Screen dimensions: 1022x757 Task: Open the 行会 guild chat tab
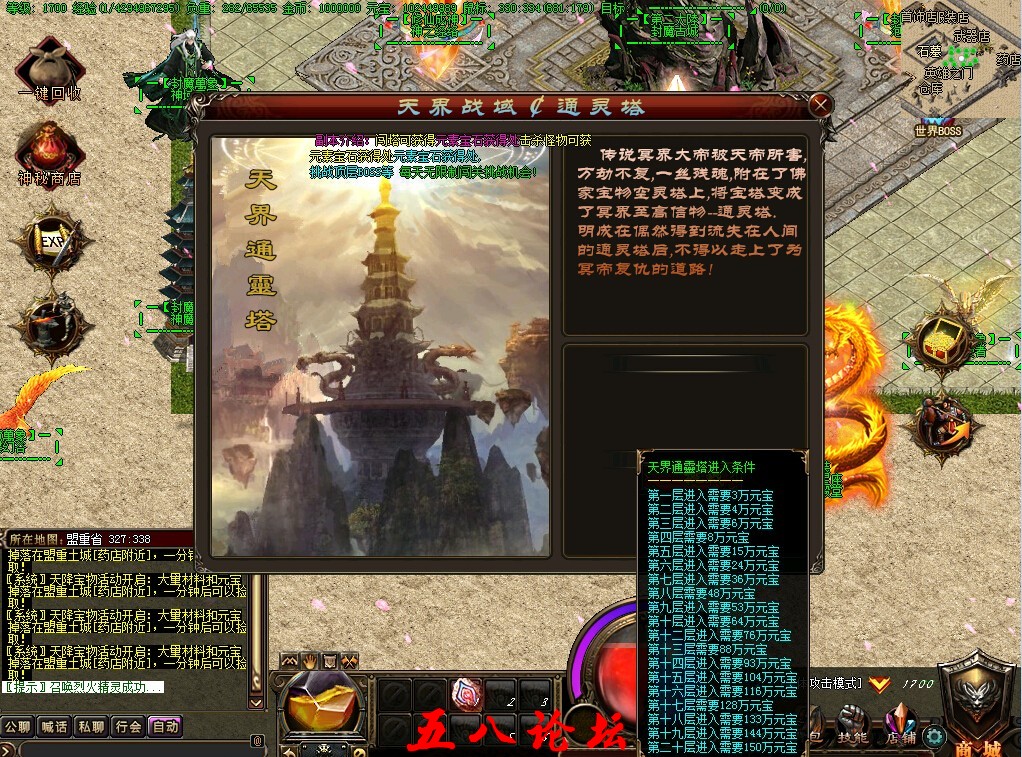click(128, 727)
